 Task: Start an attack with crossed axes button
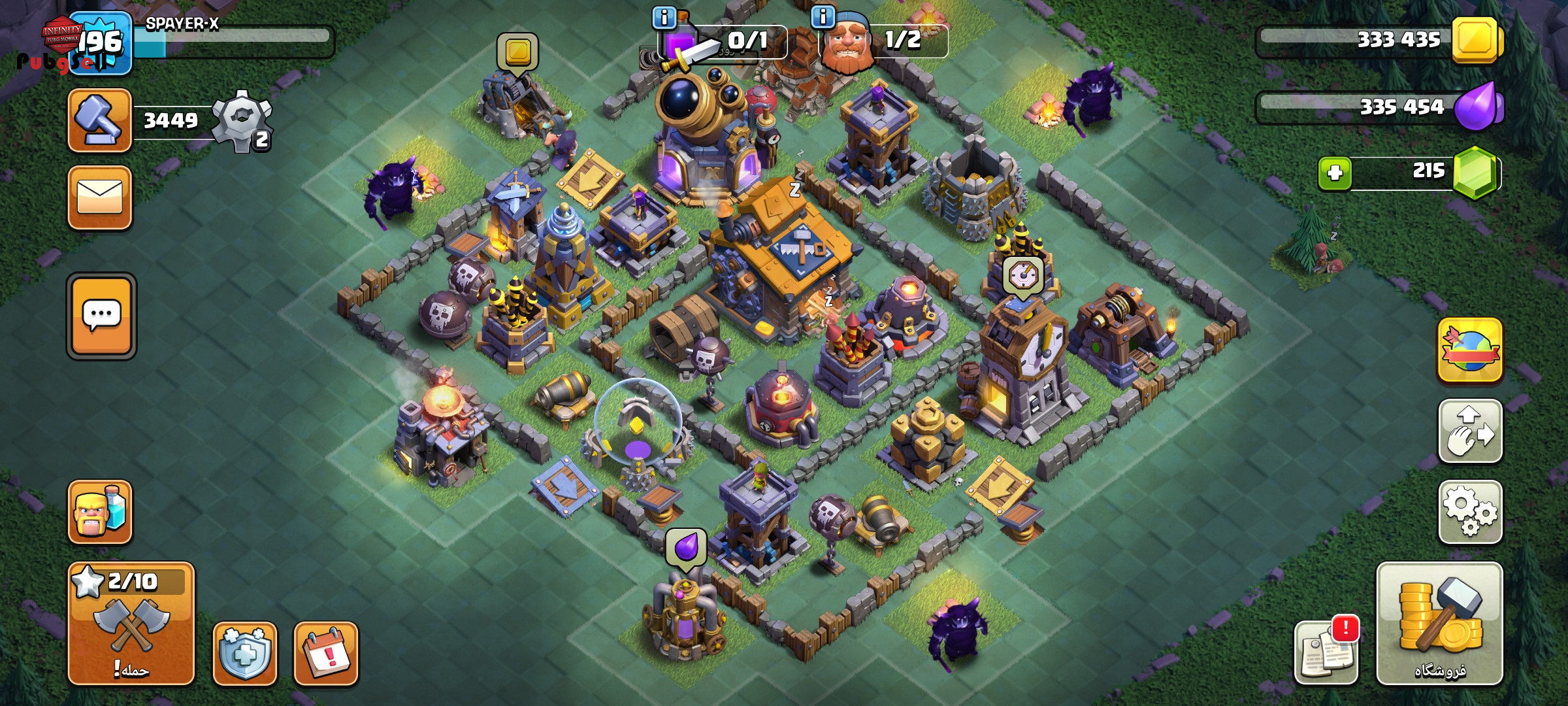tap(131, 623)
